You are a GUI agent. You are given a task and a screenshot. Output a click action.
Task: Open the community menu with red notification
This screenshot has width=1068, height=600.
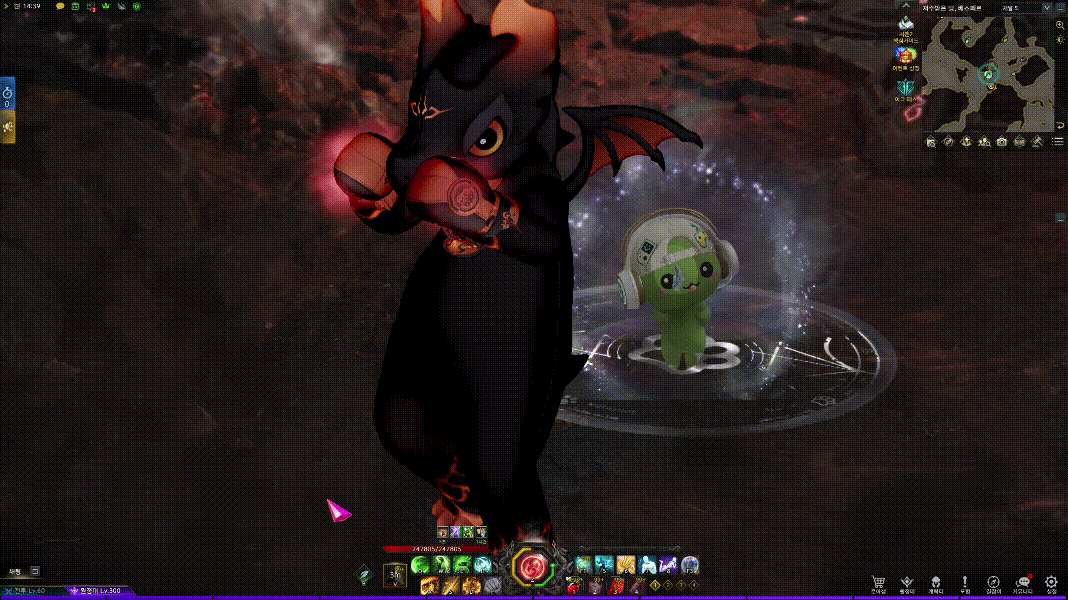click(x=1022, y=582)
